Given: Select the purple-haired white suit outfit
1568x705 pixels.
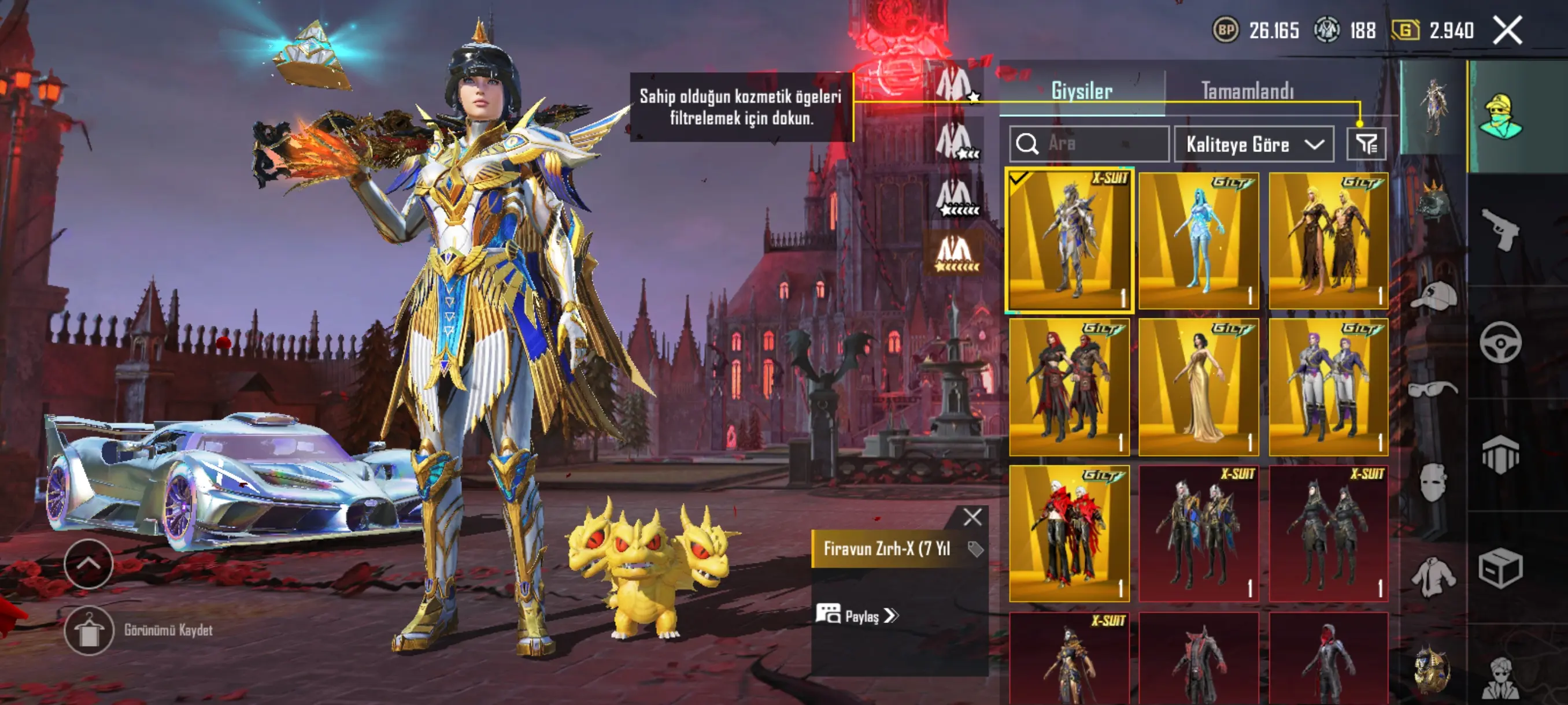Looking at the screenshot, I should click(1327, 387).
